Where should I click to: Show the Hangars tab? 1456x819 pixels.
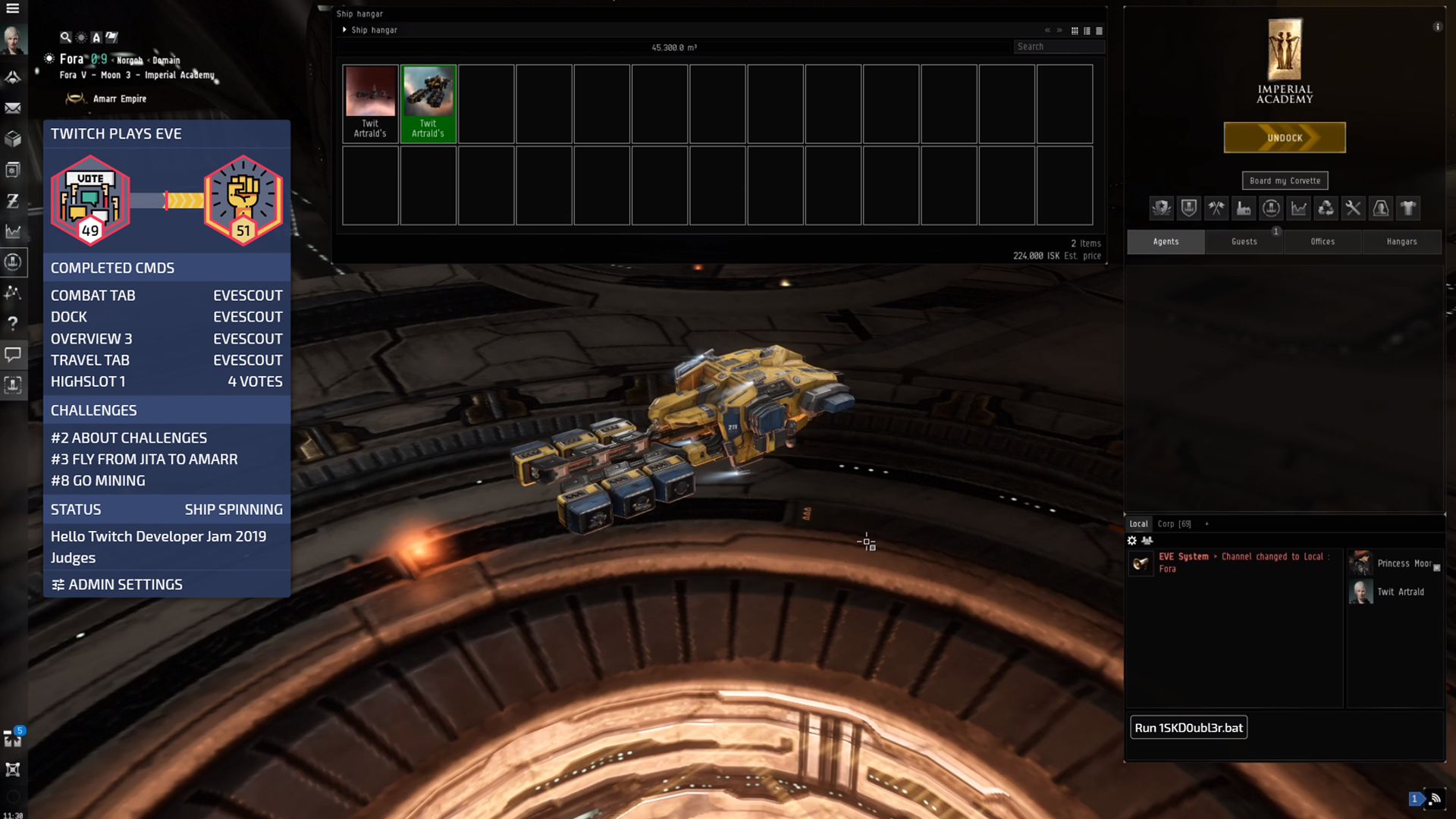1401,241
